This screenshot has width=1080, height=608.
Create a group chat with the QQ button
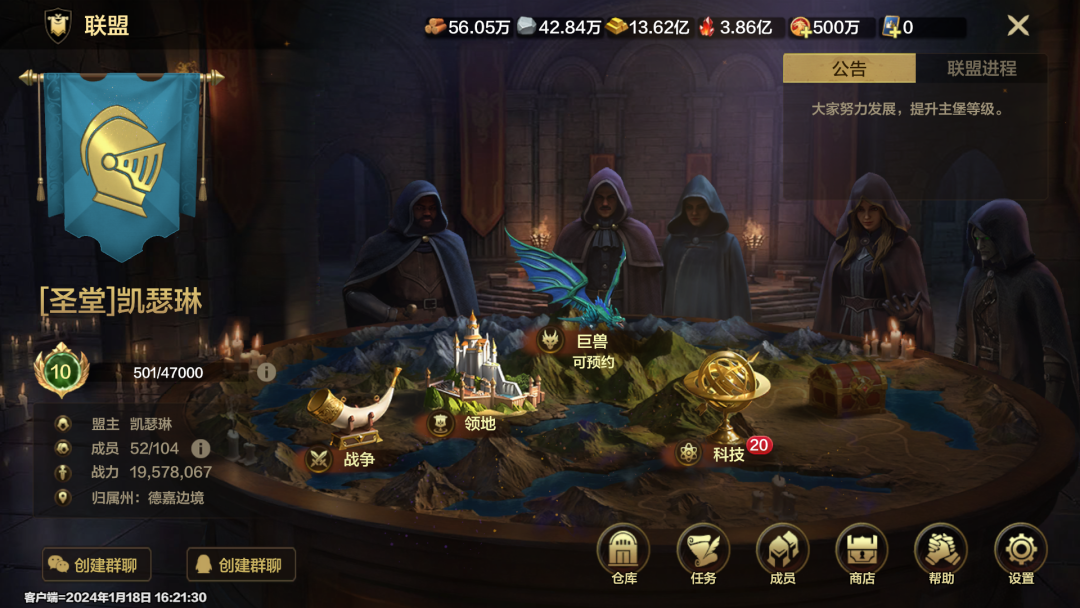[x=241, y=565]
